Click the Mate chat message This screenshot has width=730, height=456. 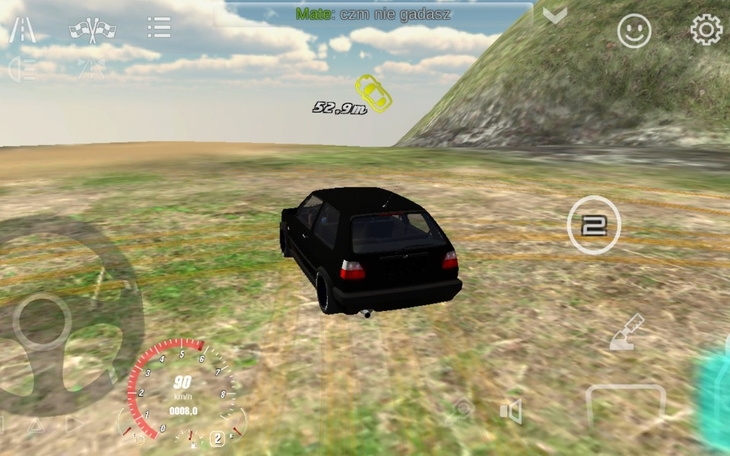[x=373, y=14]
